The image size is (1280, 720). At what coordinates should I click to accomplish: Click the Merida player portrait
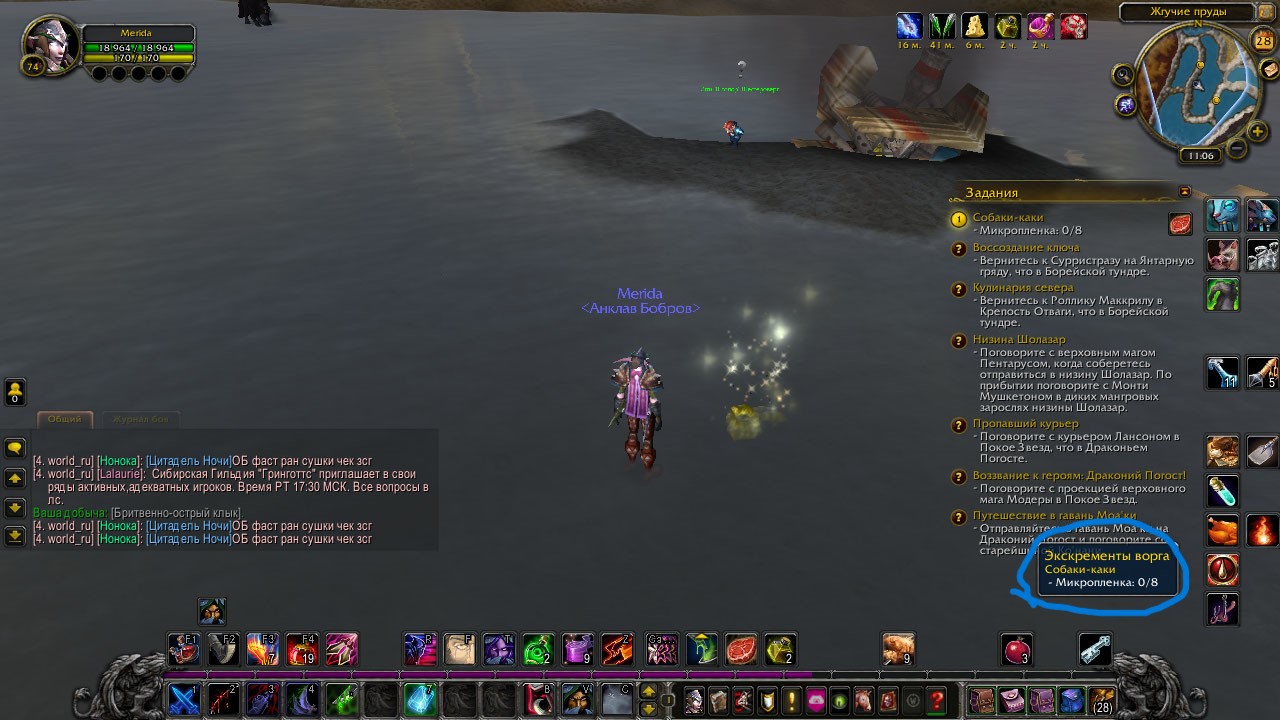click(x=49, y=43)
